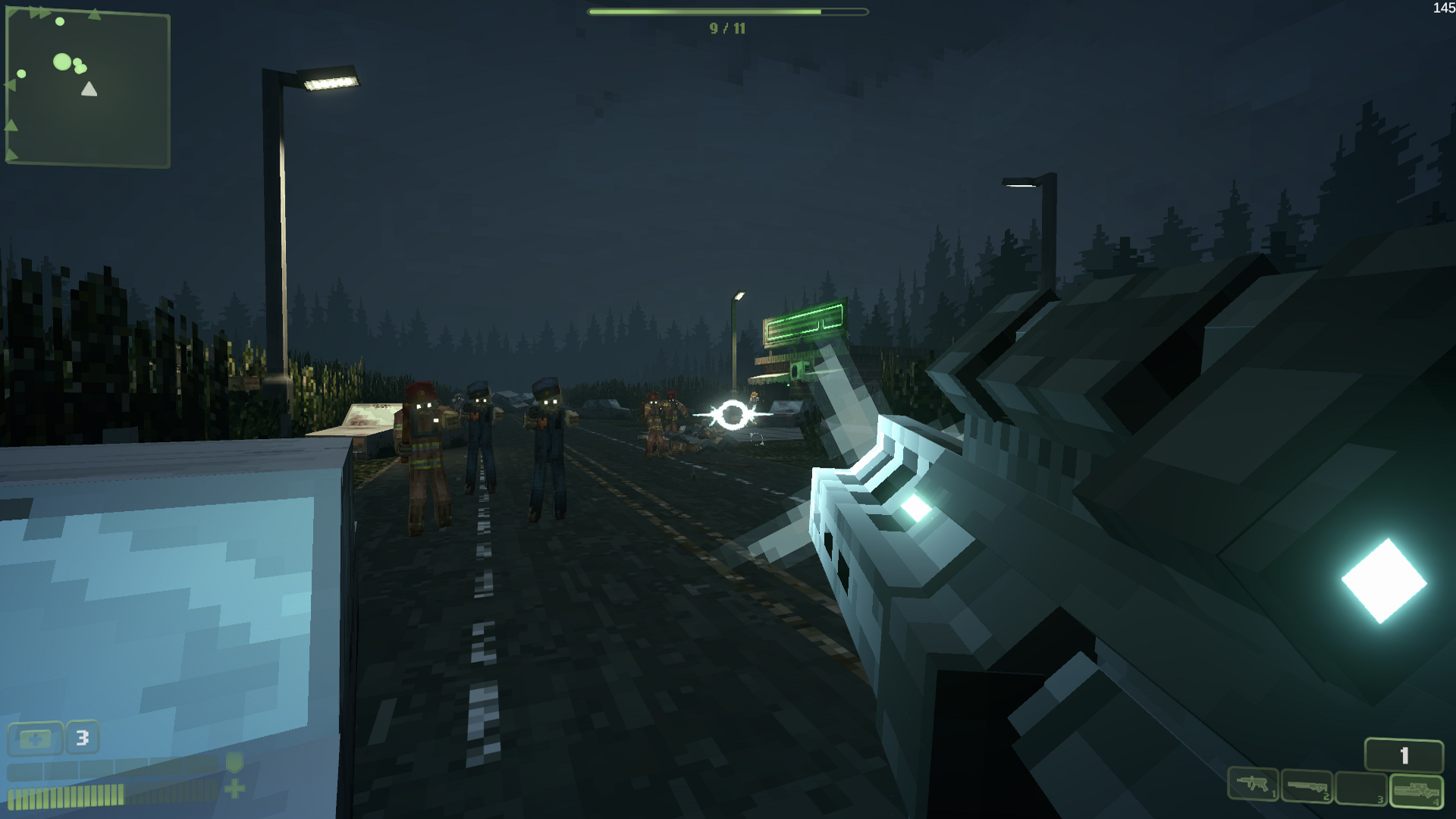The height and width of the screenshot is (819, 1456).
Task: Click the SMG in weapon slot 1
Action: pyautogui.click(x=1254, y=786)
